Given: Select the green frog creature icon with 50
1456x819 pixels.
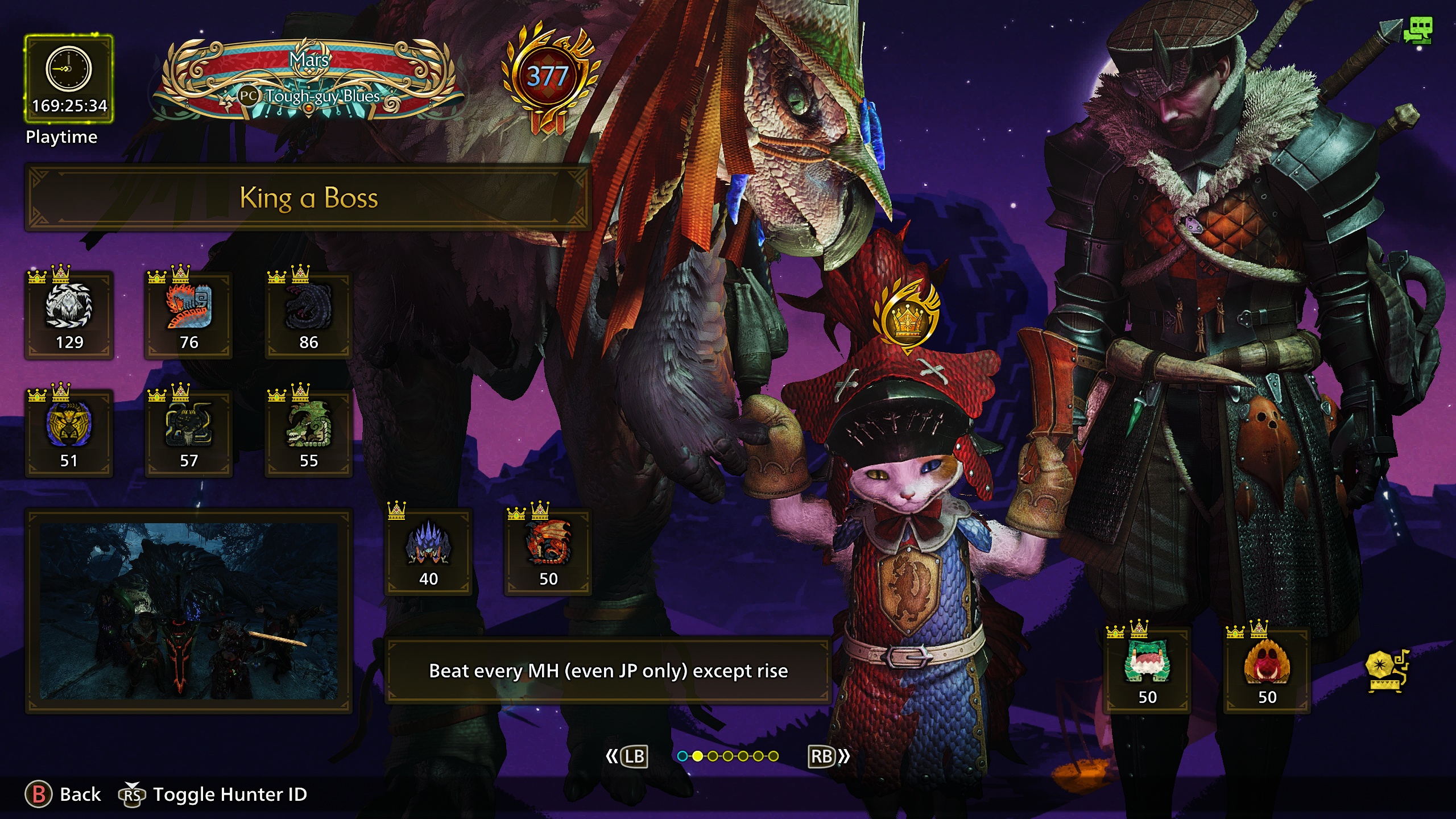Looking at the screenshot, I should (1147, 670).
